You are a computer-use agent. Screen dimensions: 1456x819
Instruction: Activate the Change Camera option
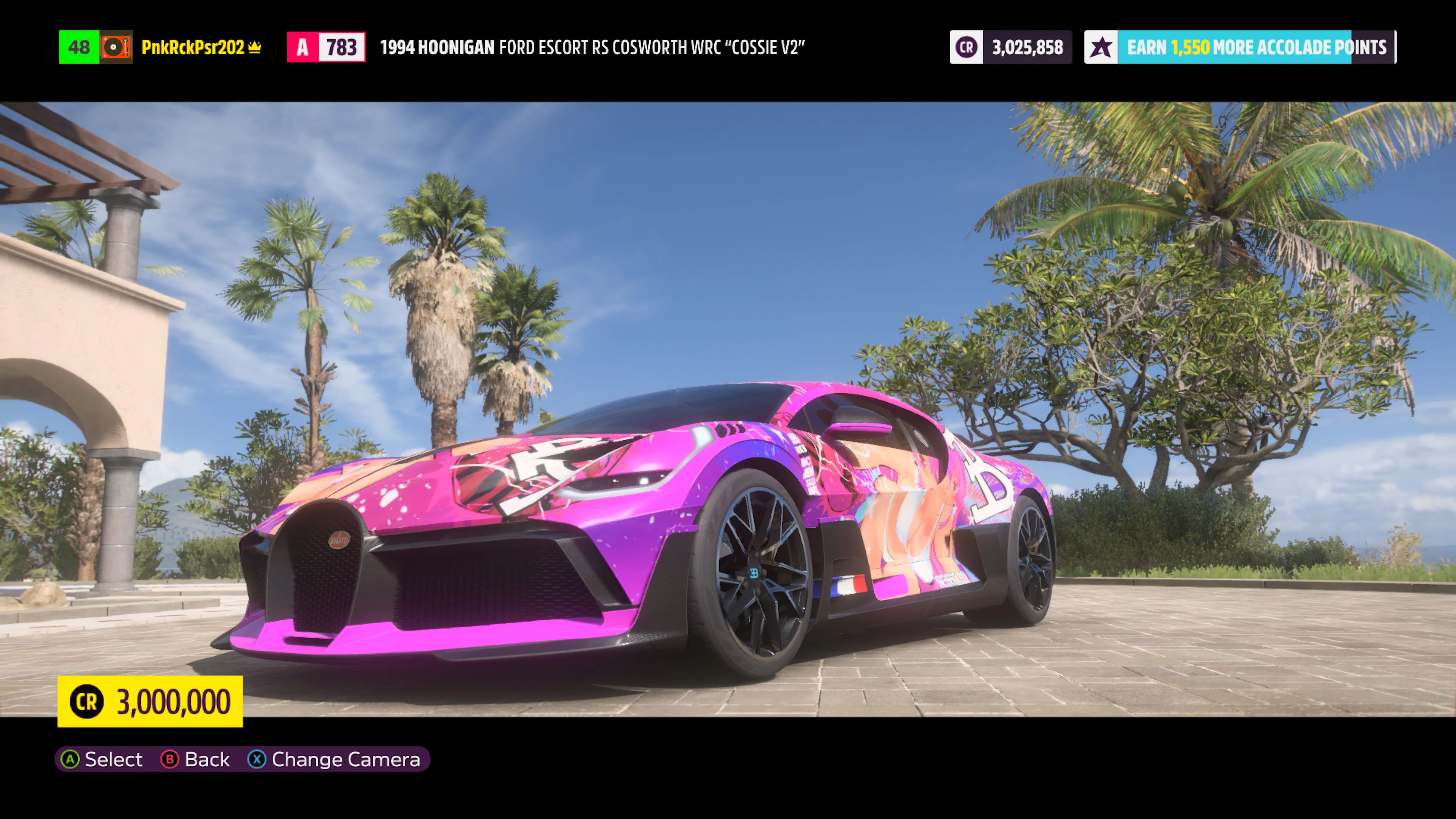334,759
